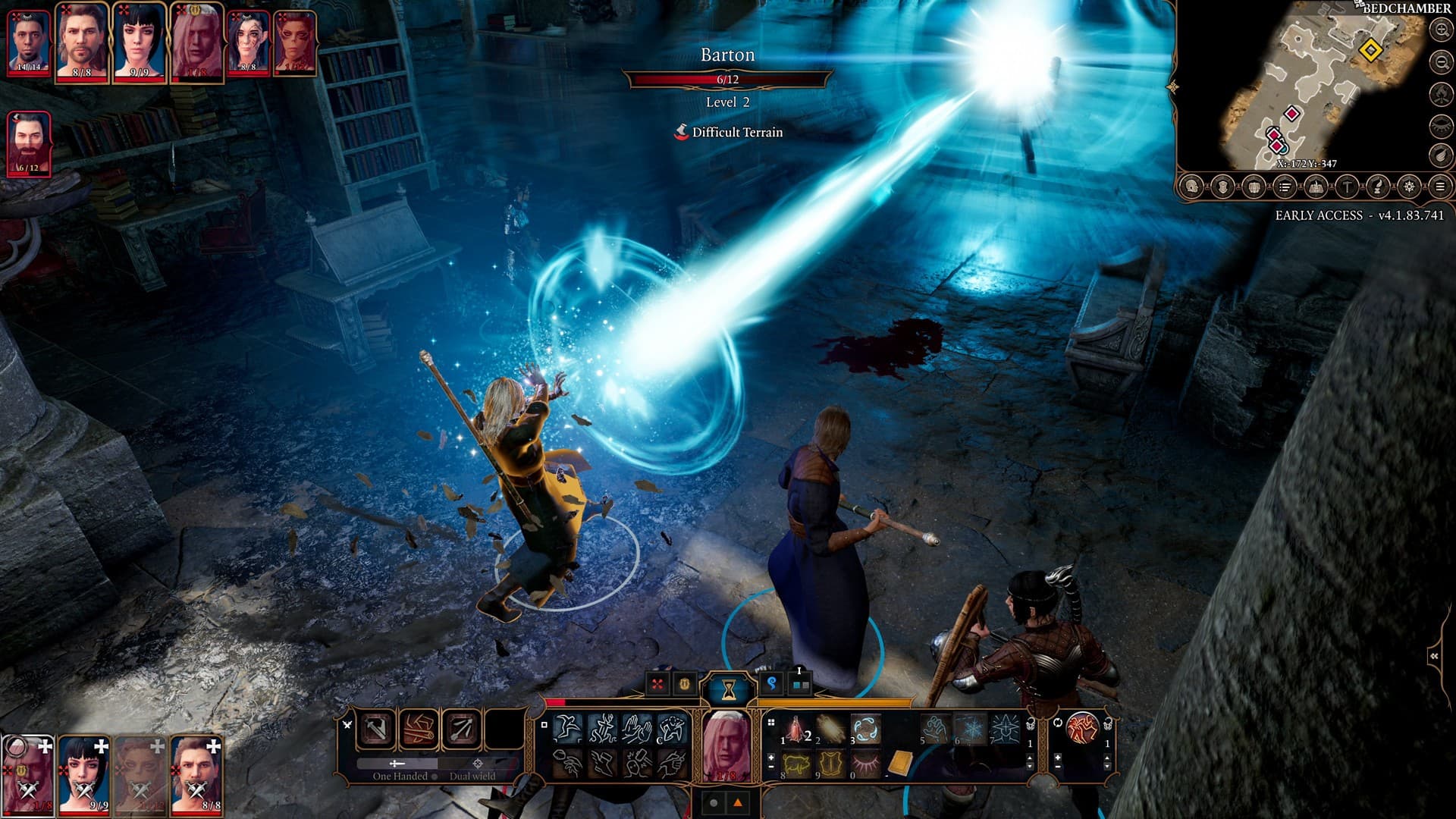Screen dimensions: 1456x819
Task: Lock the hotbar using the padlock icon
Action: coord(1032,723)
